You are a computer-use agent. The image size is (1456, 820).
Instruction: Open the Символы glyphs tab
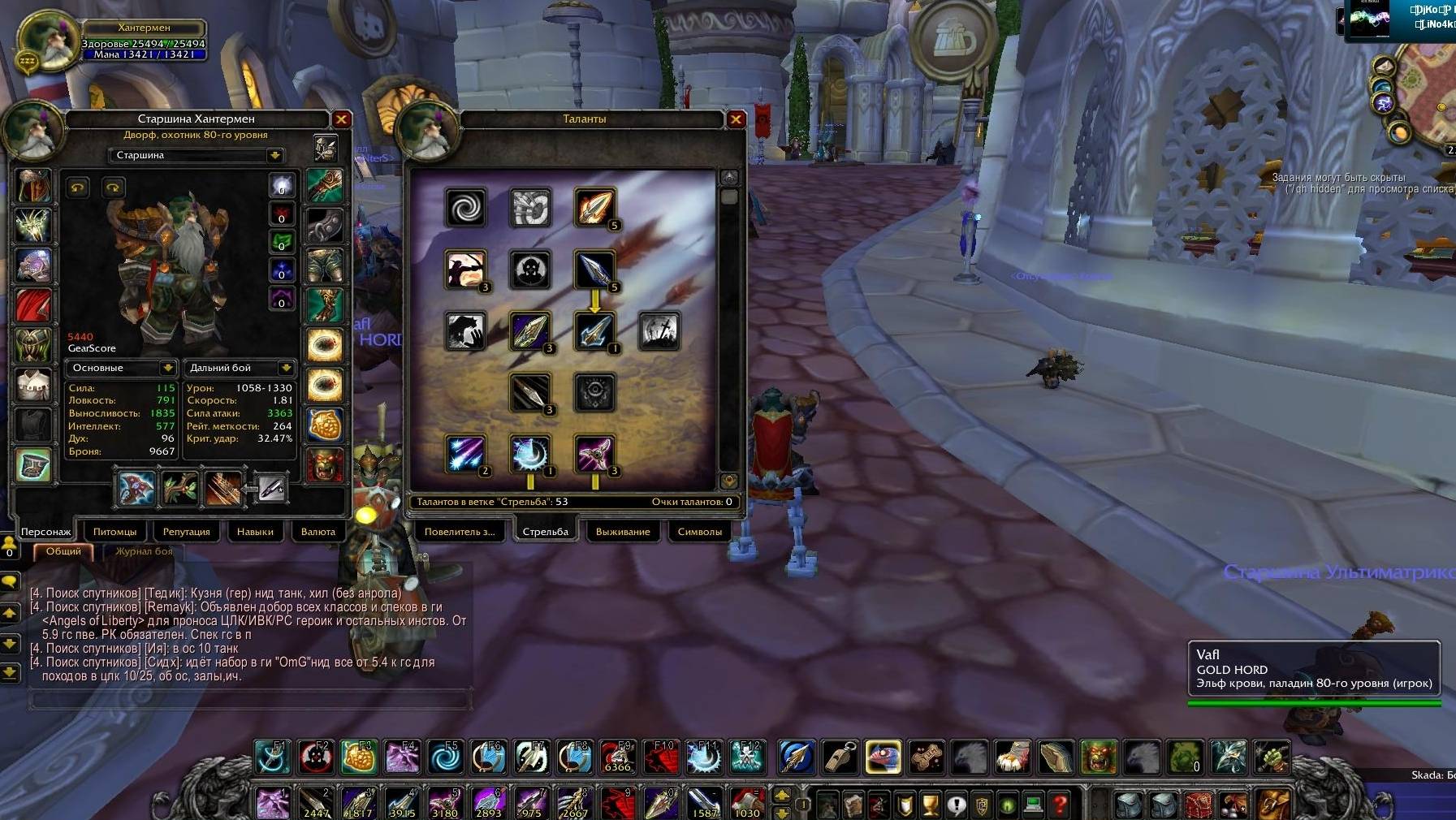coord(699,532)
